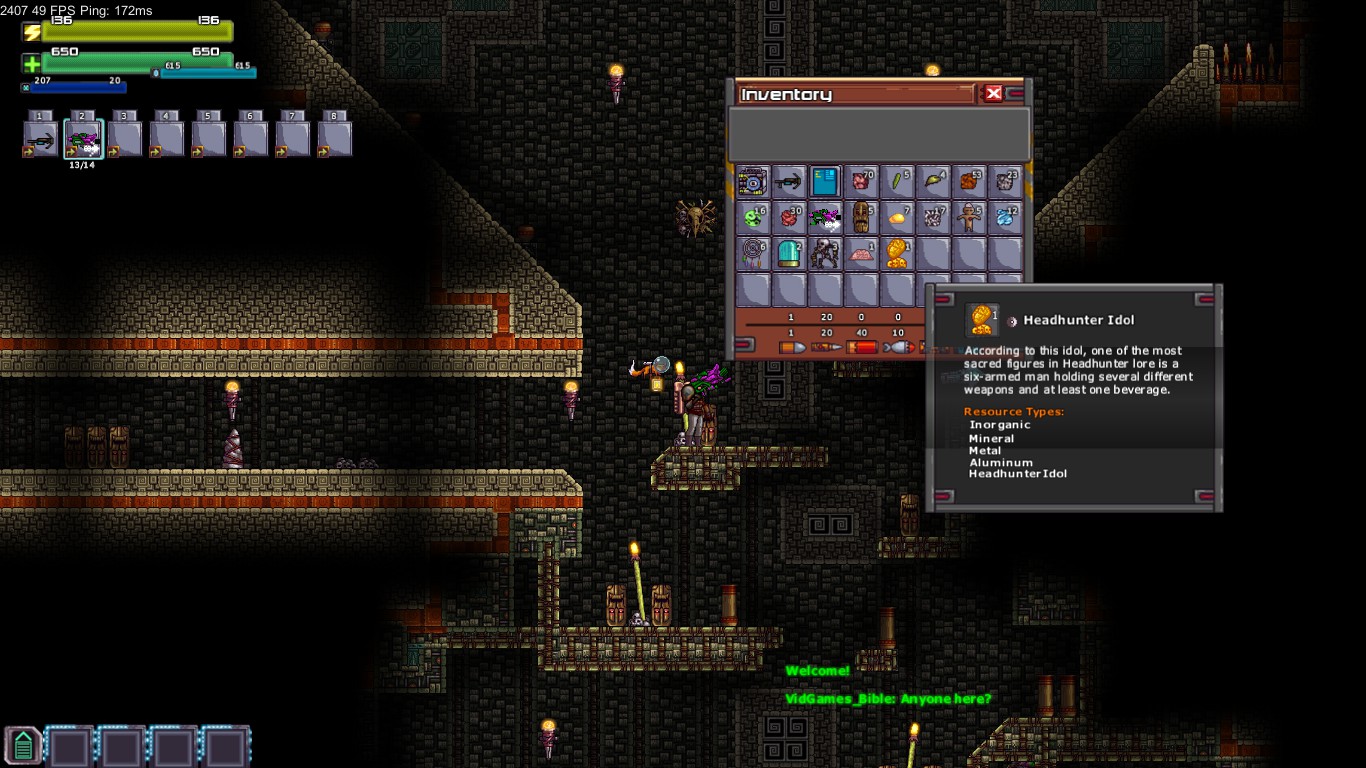This screenshot has width=1366, height=768.
Task: Select the red dynamite ammo type
Action: tap(861, 347)
